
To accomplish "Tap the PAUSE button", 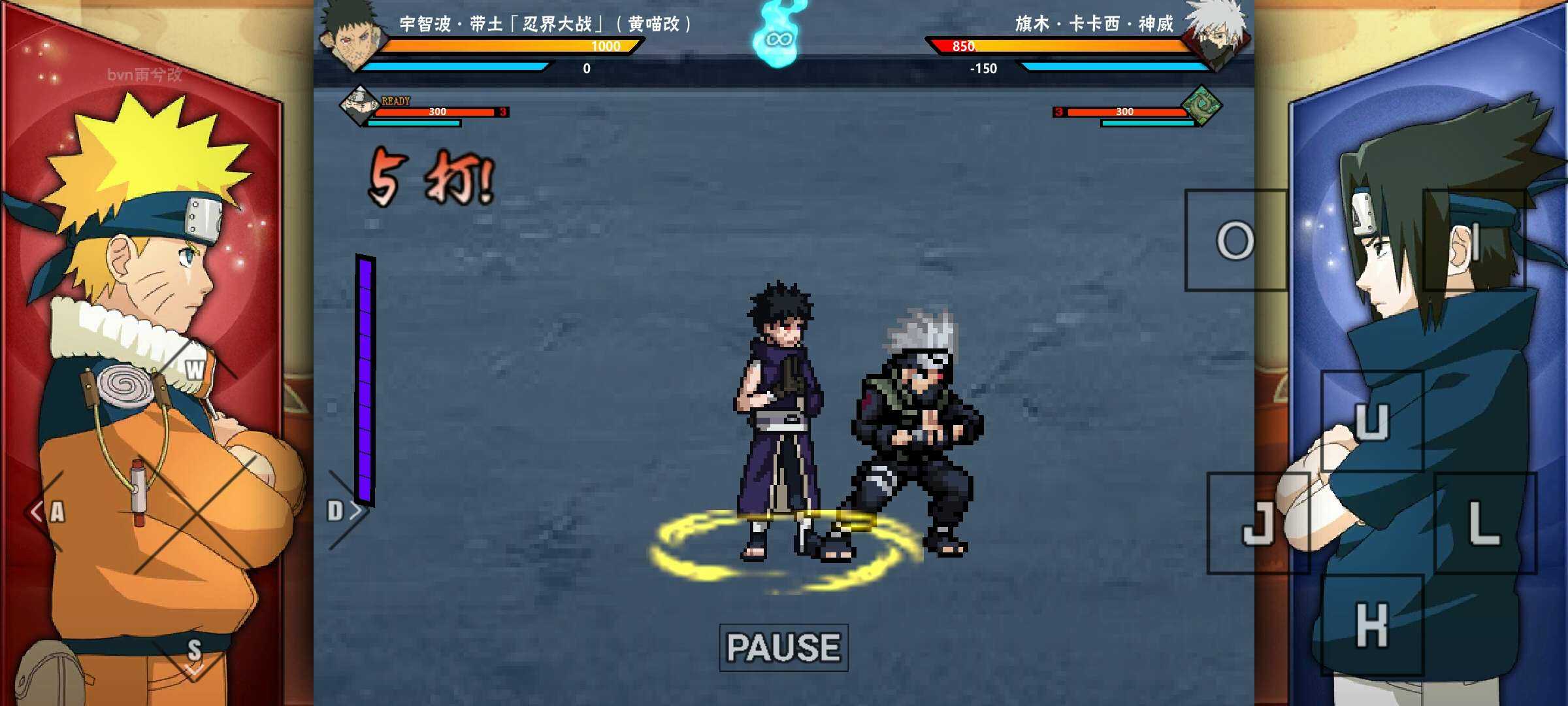I will [x=783, y=647].
